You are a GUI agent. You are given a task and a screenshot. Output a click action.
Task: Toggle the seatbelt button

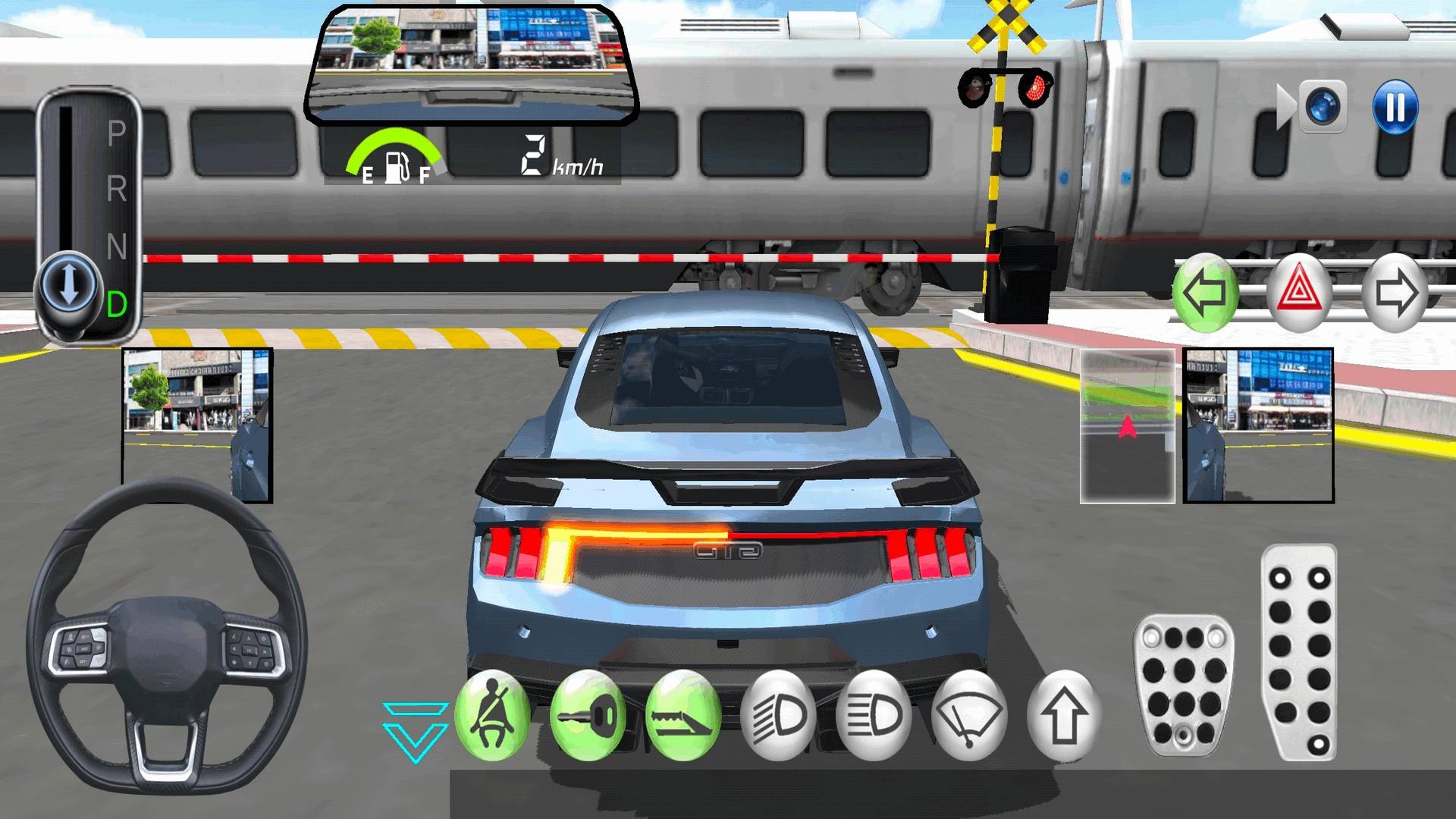(492, 715)
